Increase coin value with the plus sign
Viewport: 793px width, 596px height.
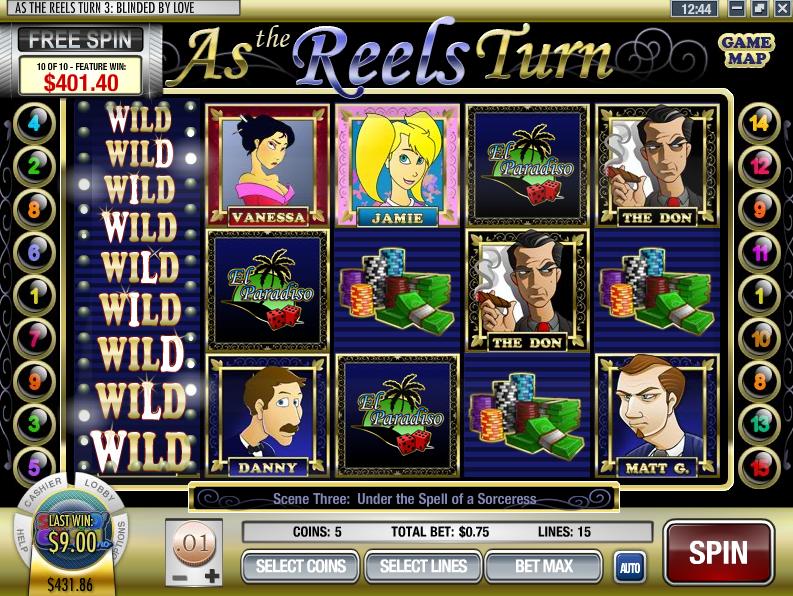211,577
